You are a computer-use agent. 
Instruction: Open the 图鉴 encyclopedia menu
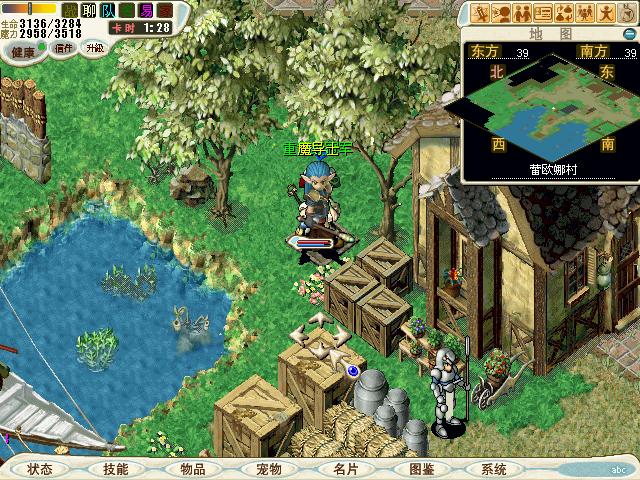420,468
